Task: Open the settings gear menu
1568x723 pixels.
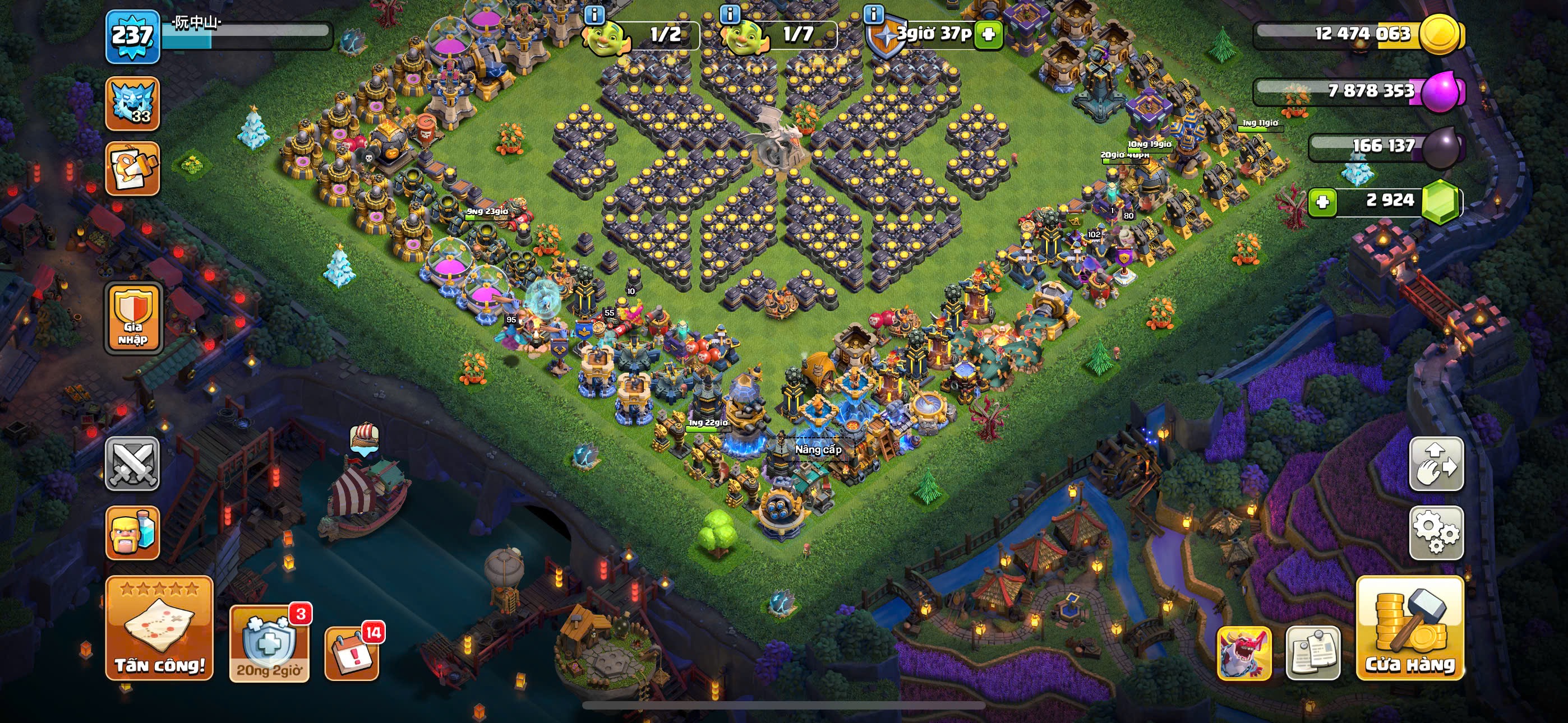Action: tap(1437, 532)
